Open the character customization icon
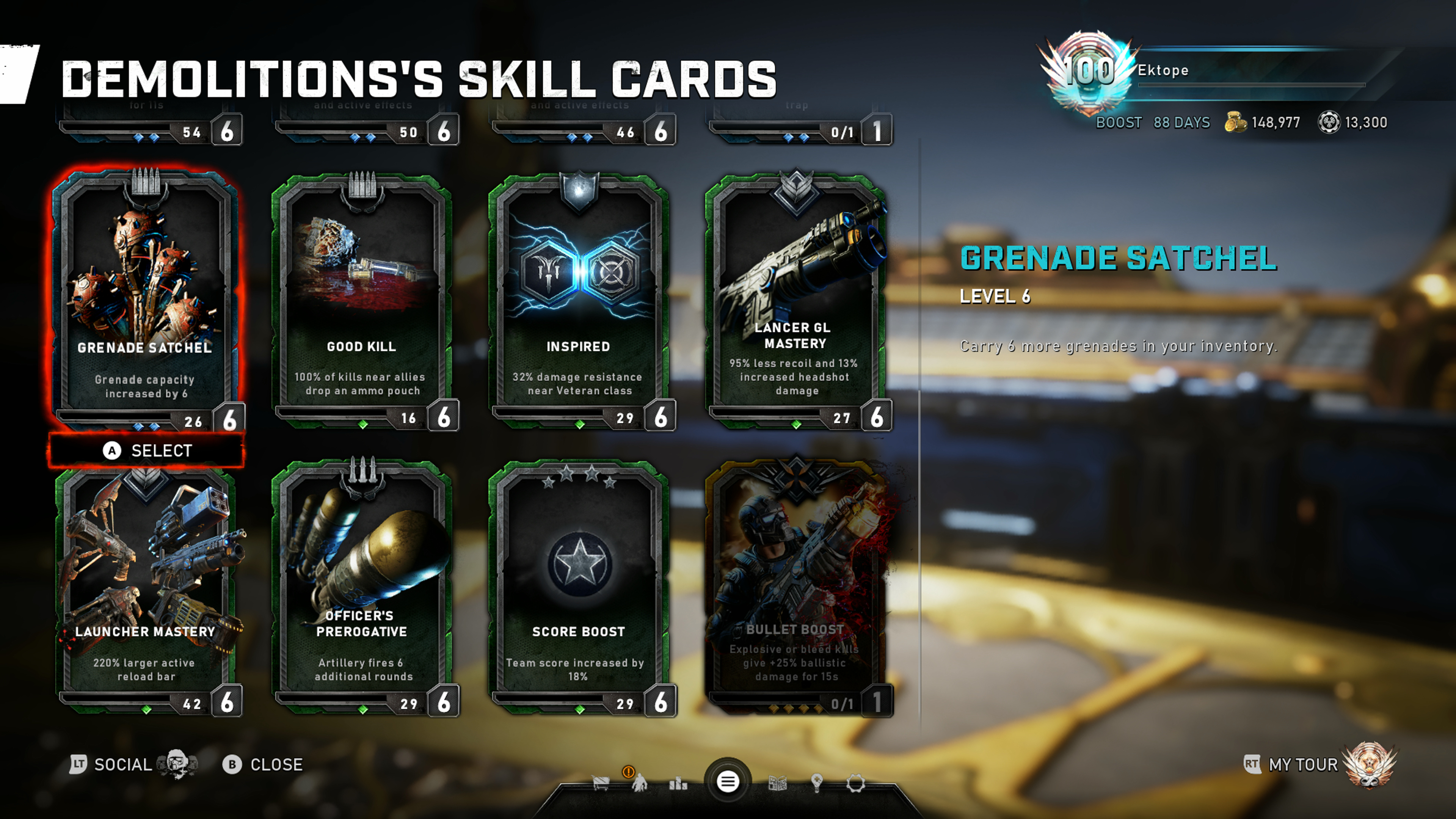Viewport: 1456px width, 819px height. pos(639,783)
